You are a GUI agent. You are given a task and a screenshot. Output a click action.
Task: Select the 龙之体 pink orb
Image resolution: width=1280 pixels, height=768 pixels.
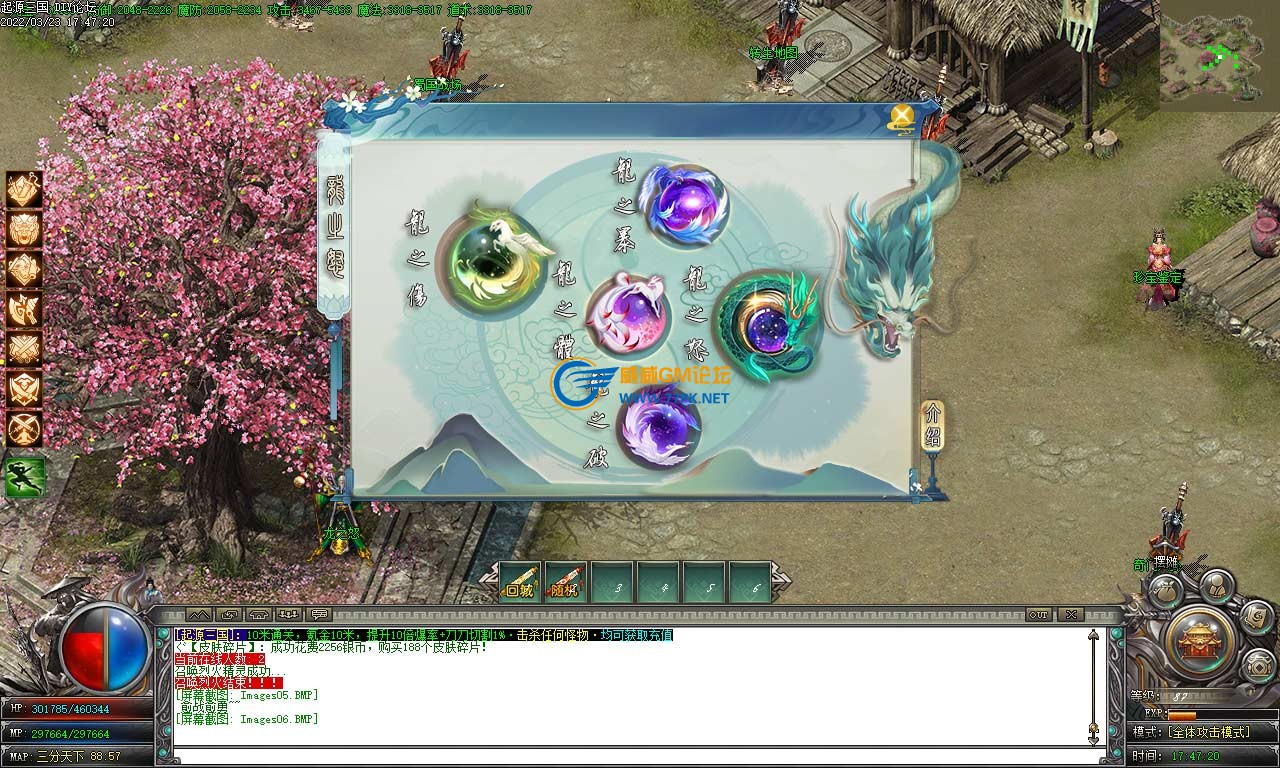click(x=627, y=313)
